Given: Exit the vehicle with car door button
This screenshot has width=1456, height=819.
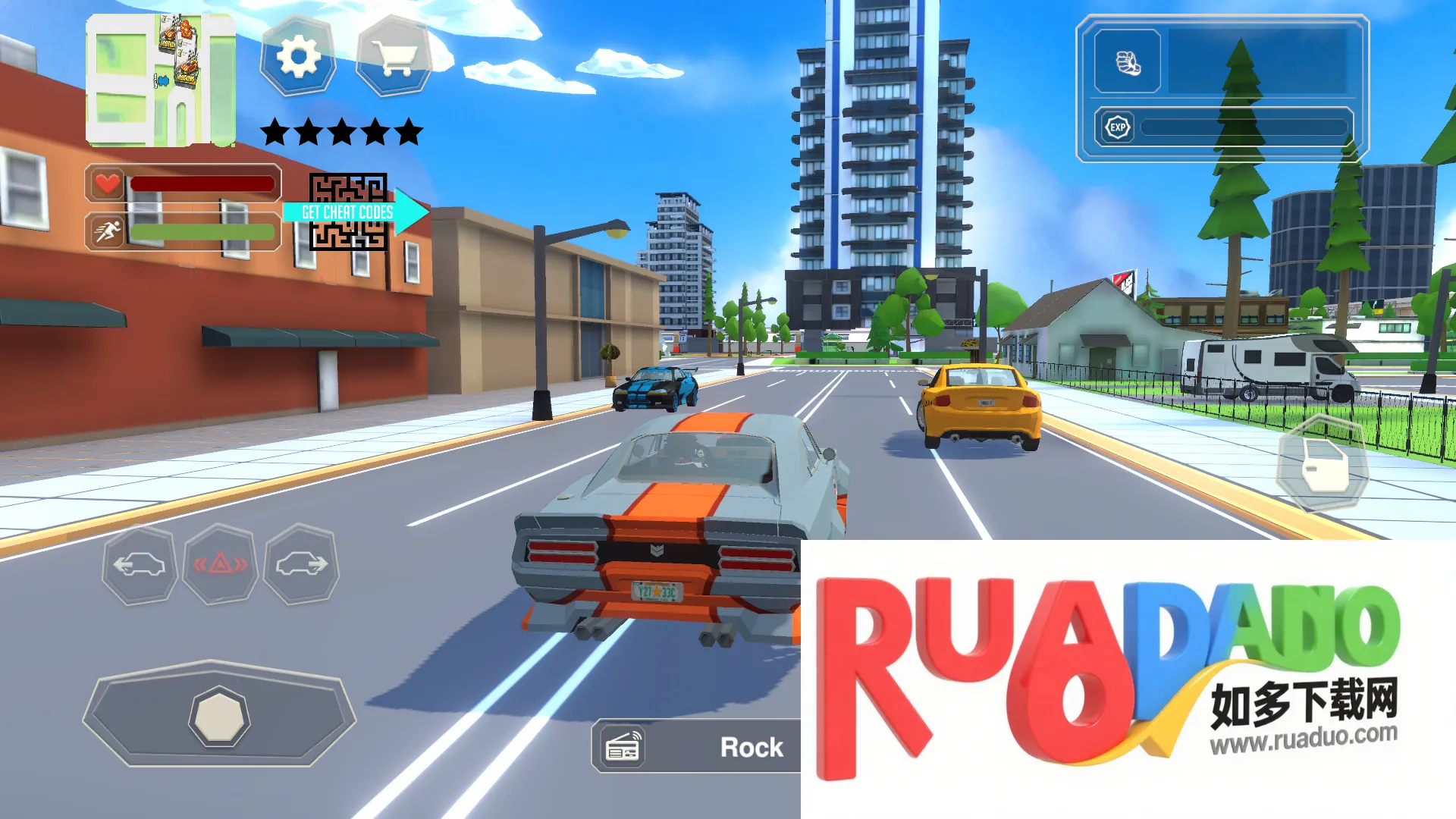Looking at the screenshot, I should point(1322,464).
